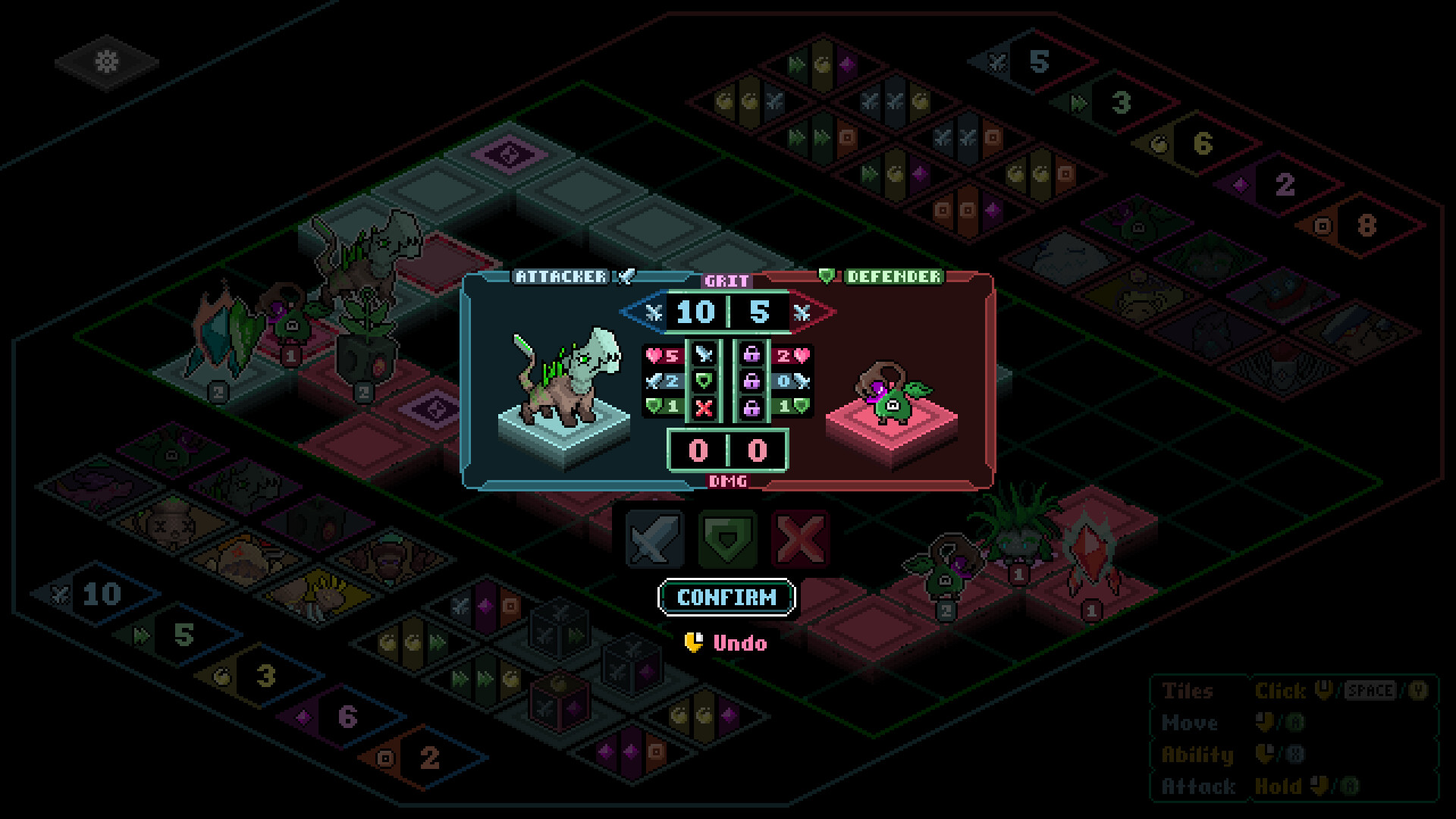This screenshot has height=819, width=1456.
Task: Toggle the sword slot in the grit column
Action: tap(703, 355)
